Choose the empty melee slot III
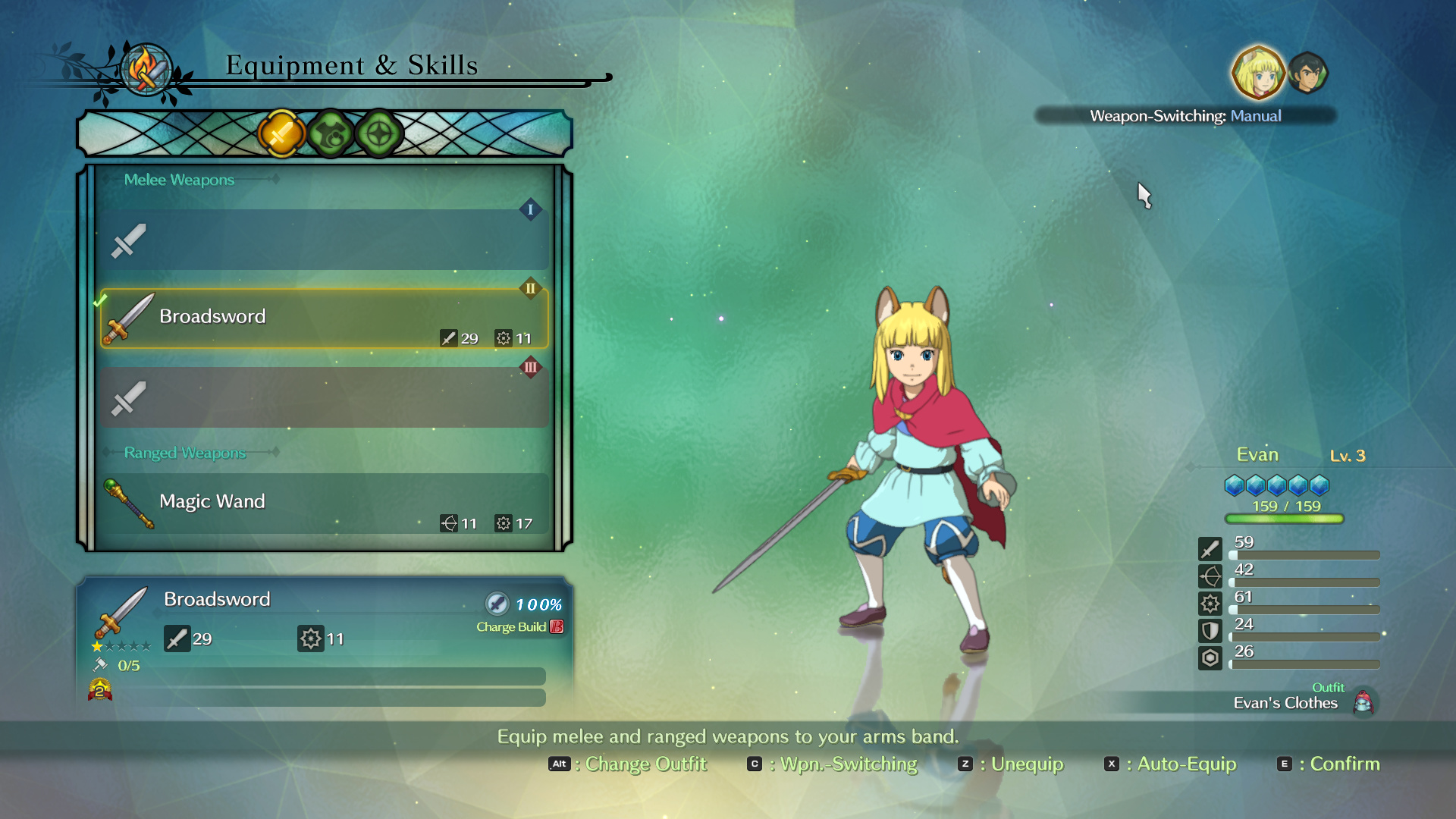The height and width of the screenshot is (819, 1456). click(x=325, y=397)
